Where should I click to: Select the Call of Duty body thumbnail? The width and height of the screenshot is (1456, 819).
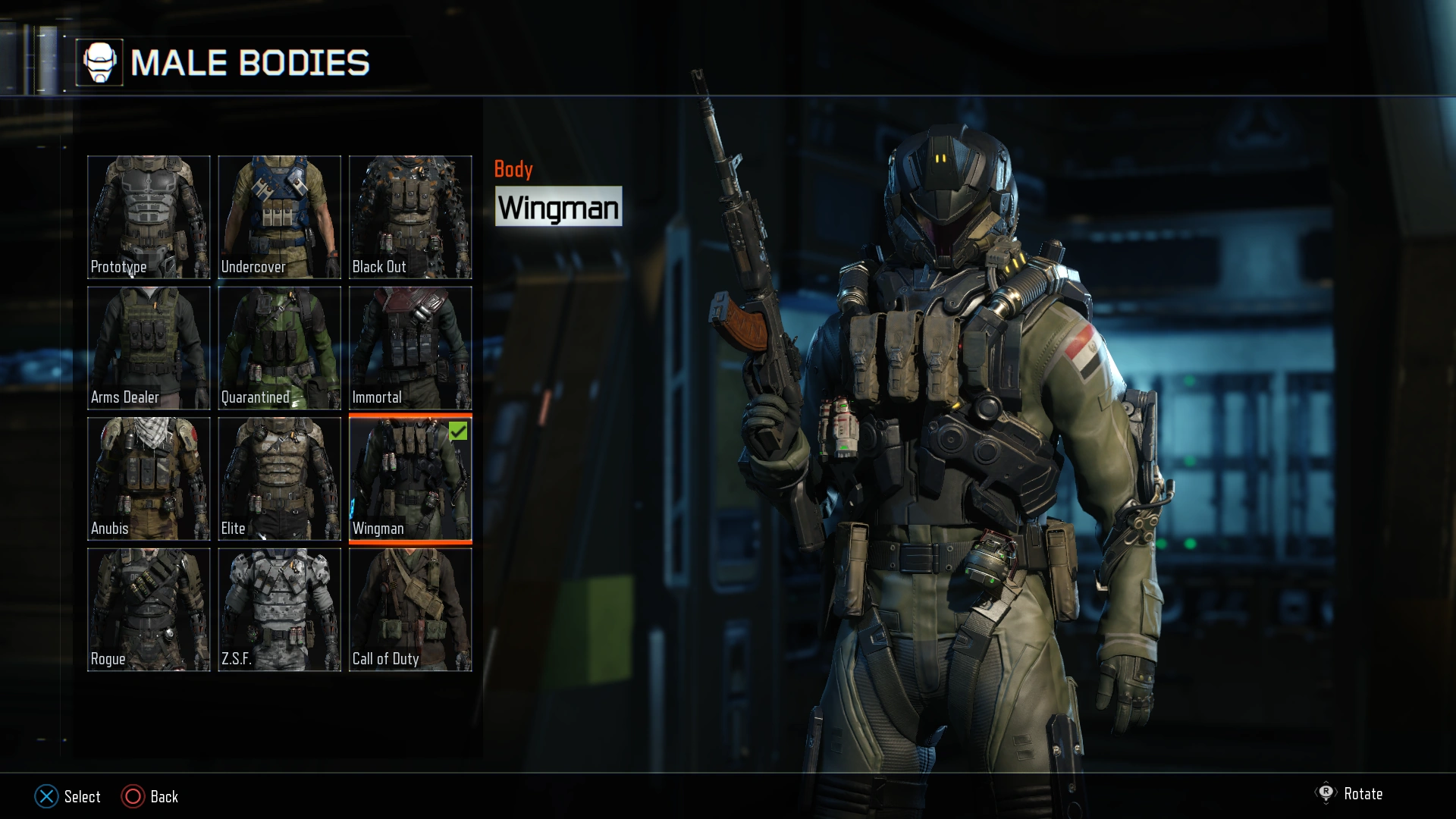[x=410, y=609]
